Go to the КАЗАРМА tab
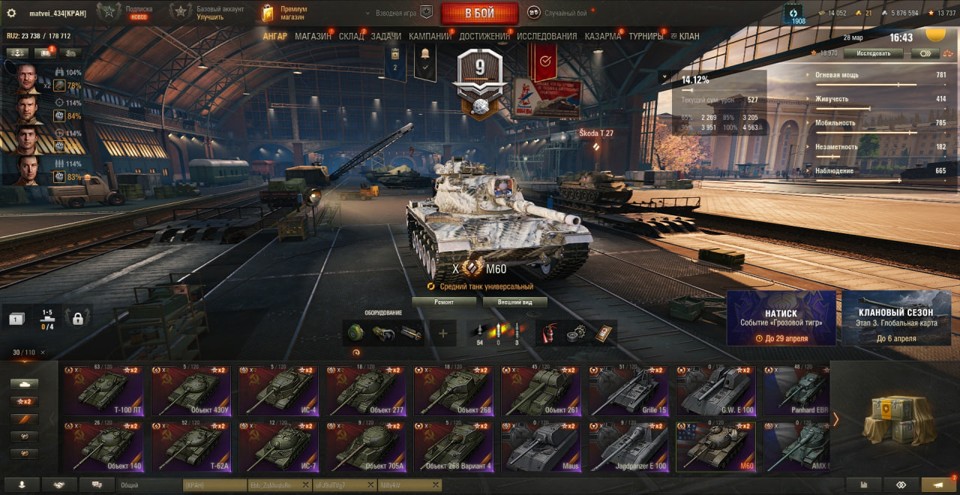The width and height of the screenshot is (960, 495). [x=603, y=36]
